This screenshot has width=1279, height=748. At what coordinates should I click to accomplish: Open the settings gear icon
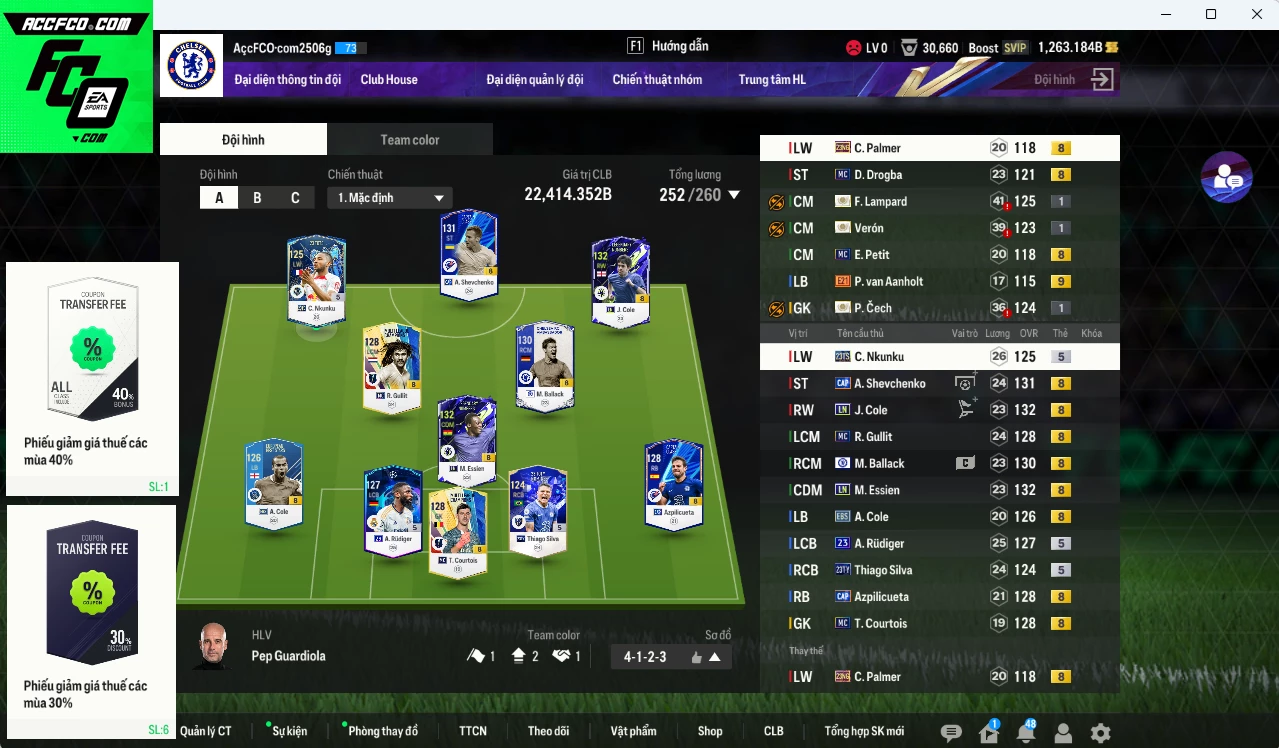(x=1100, y=733)
